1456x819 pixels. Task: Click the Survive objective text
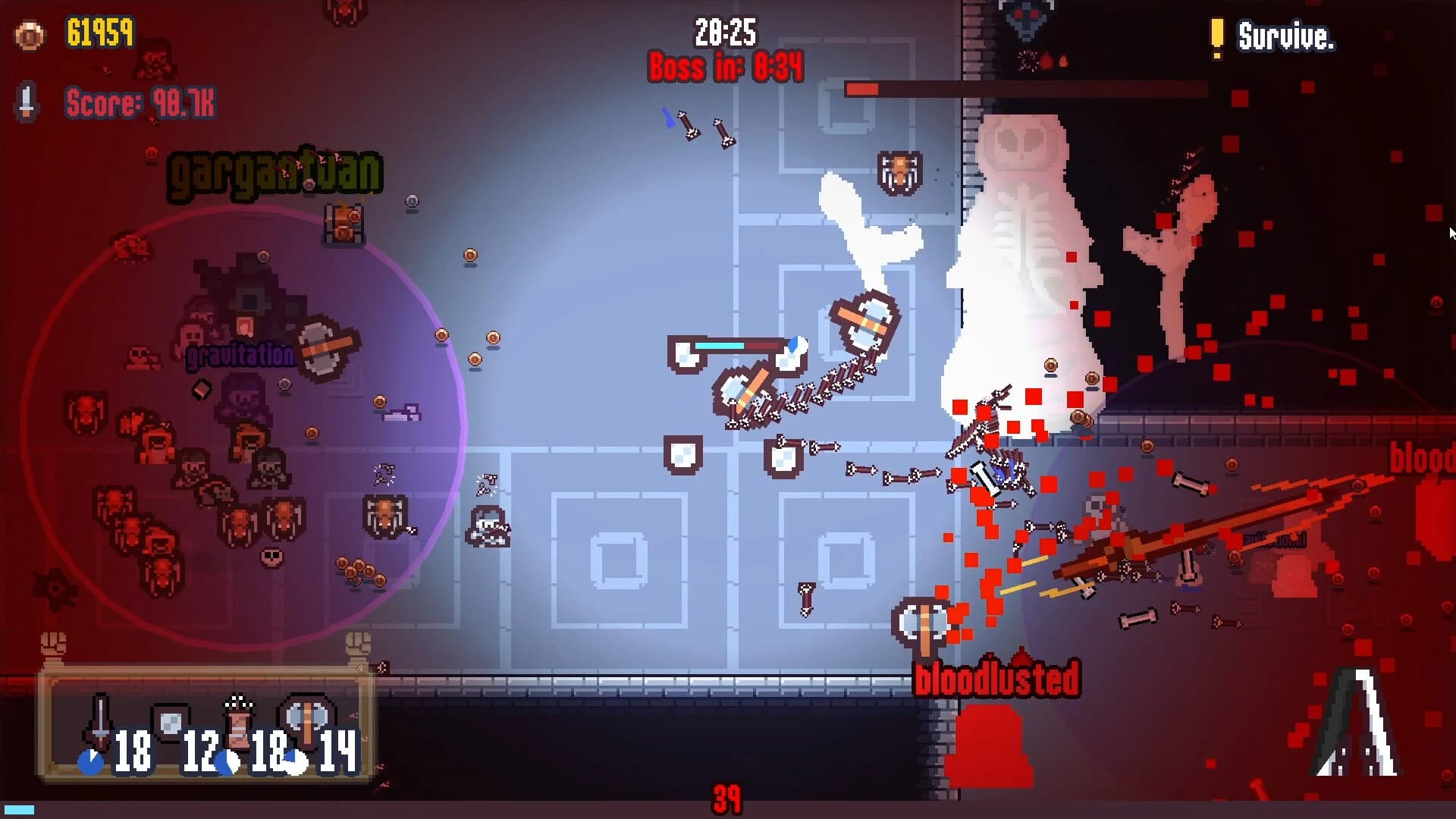(1287, 36)
